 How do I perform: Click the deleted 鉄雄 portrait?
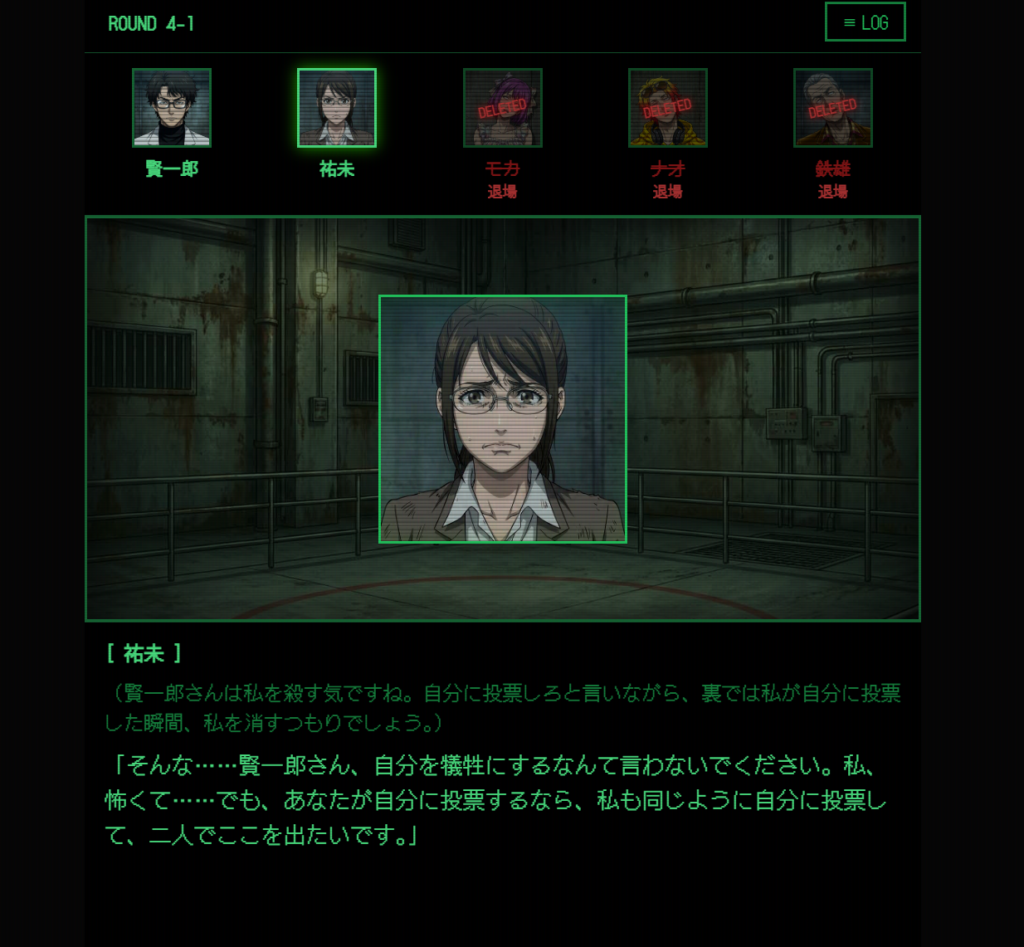click(x=832, y=108)
